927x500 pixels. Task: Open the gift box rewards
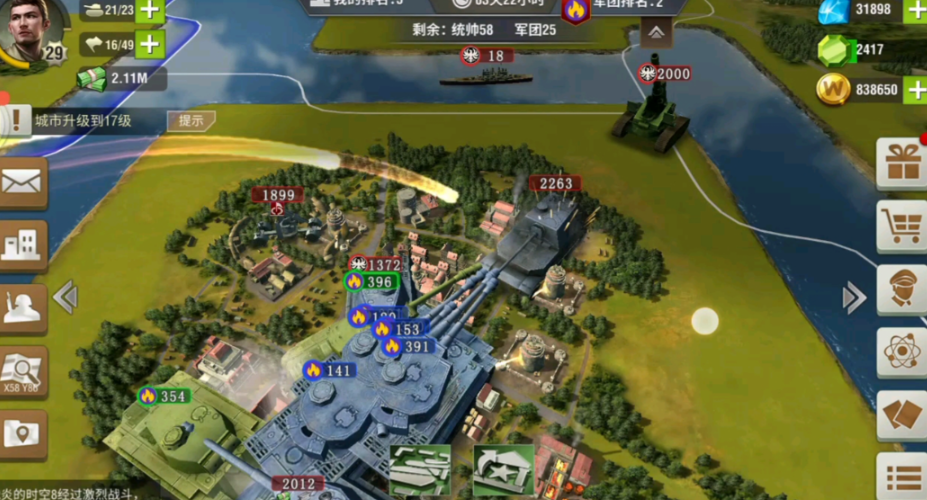(x=902, y=163)
